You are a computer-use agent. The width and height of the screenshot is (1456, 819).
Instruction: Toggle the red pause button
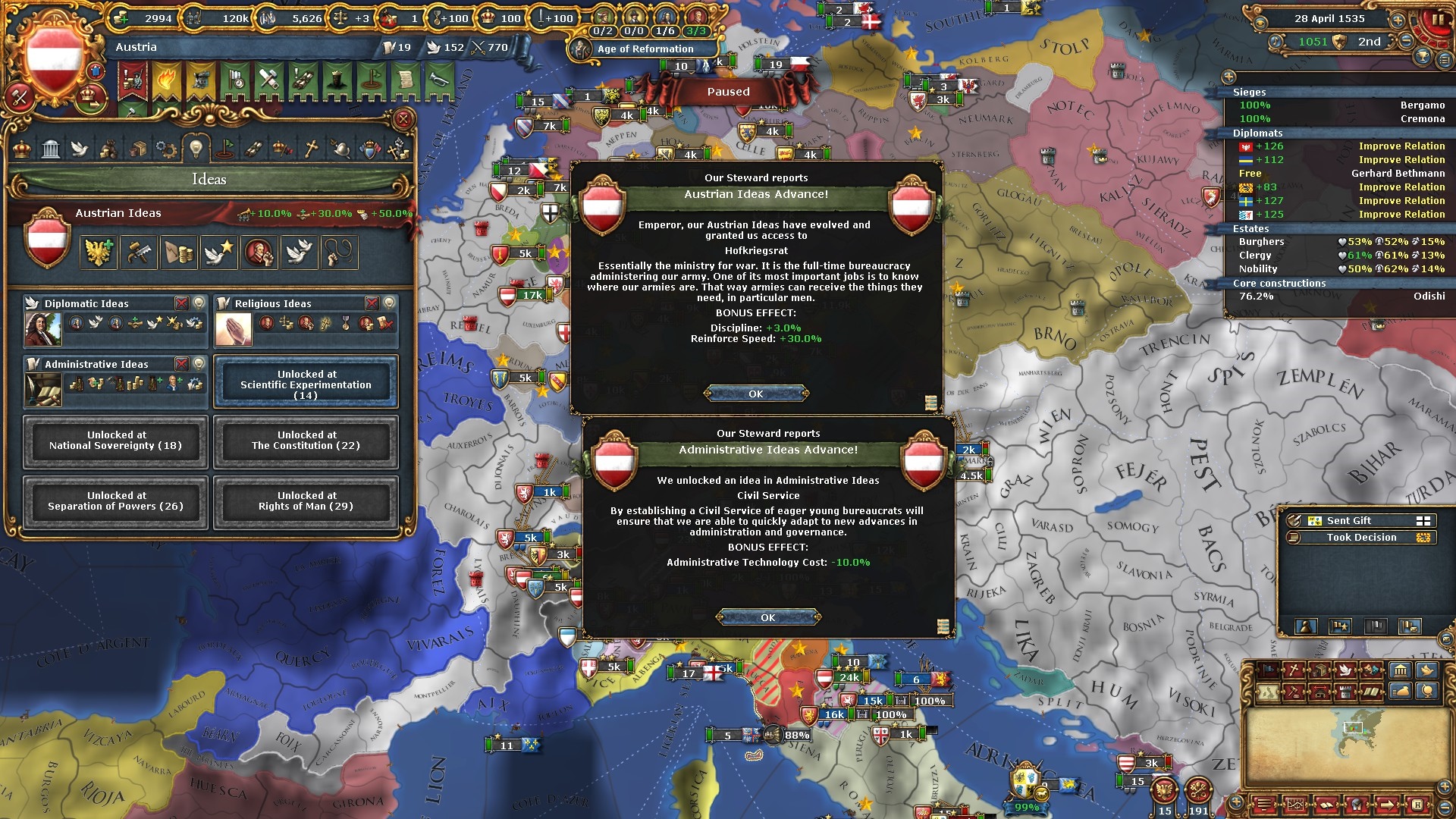(1436, 18)
